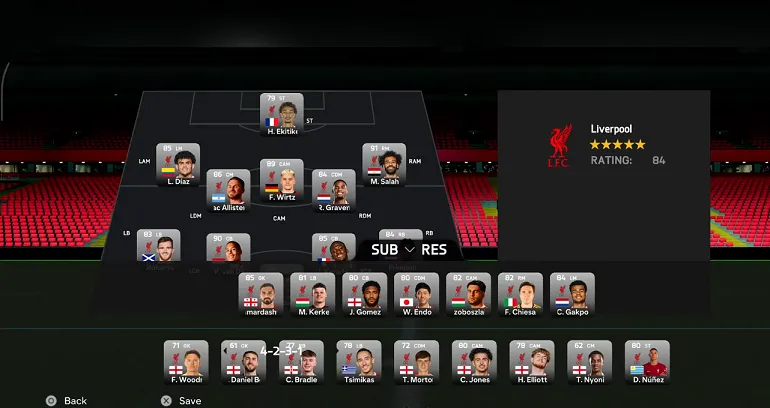
Task: Pick W. Endo from the bench
Action: pyautogui.click(x=416, y=295)
